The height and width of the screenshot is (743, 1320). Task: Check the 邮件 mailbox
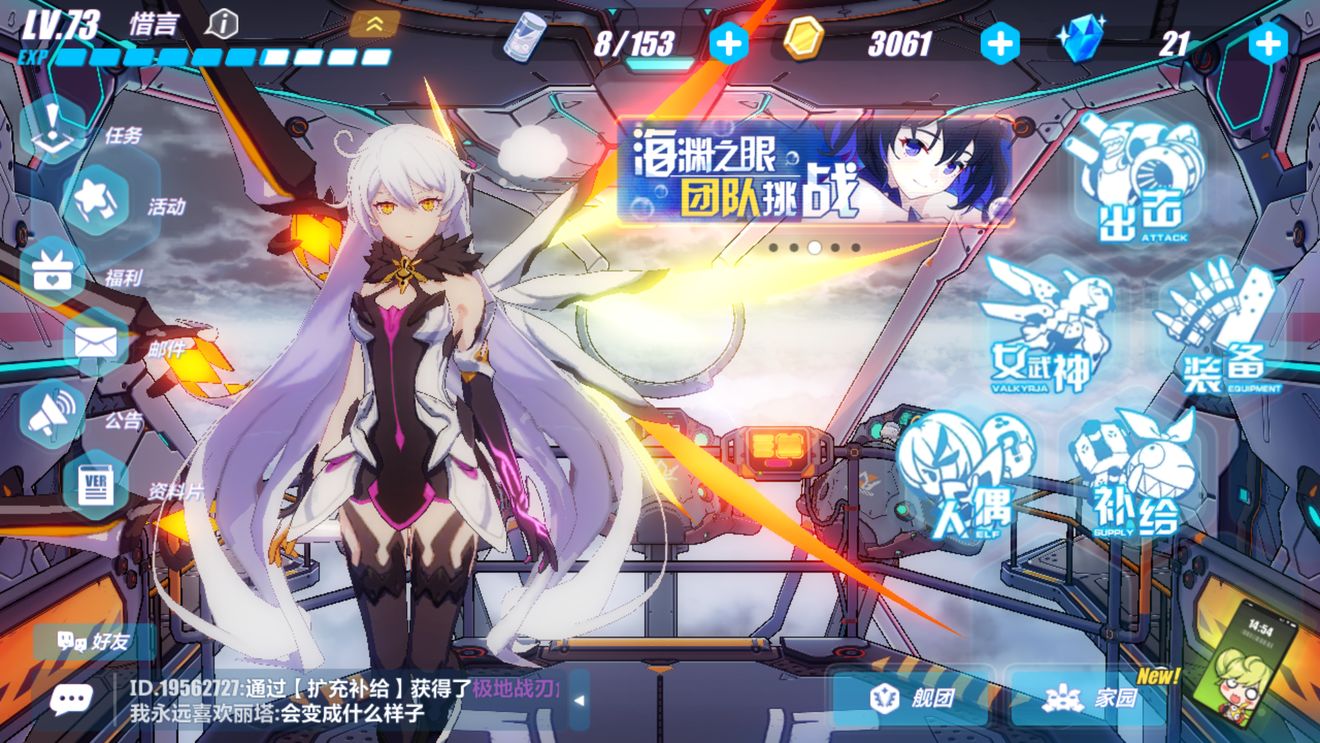pos(96,344)
